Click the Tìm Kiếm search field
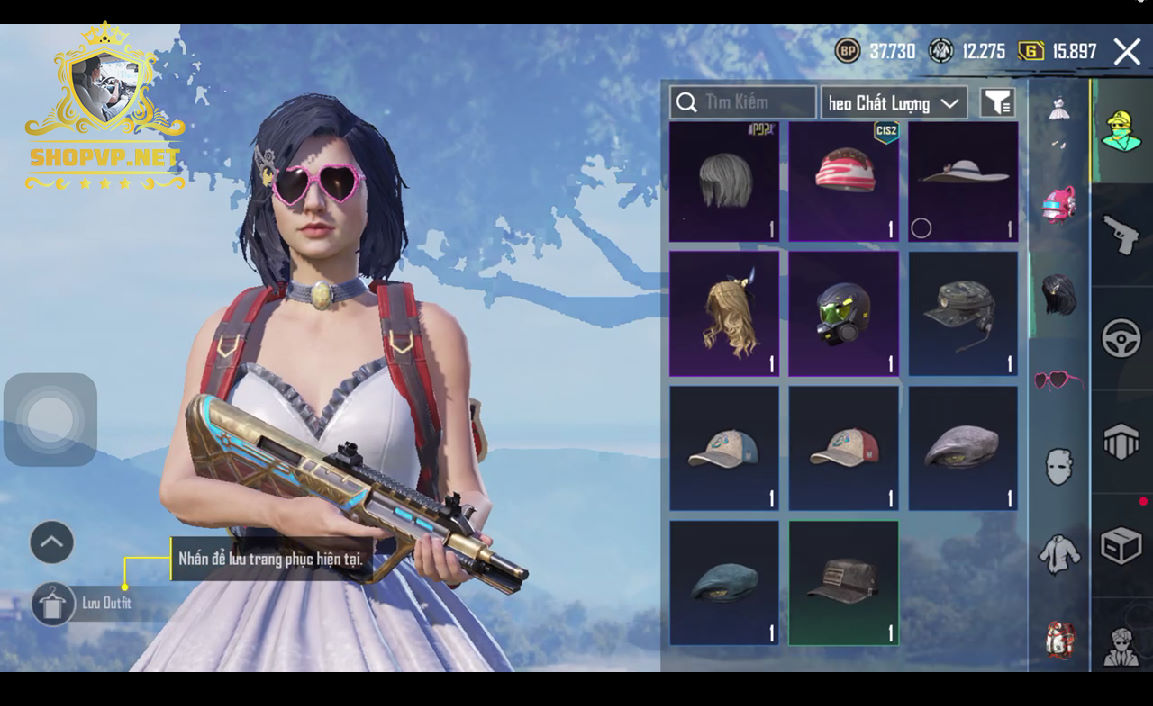 click(x=743, y=102)
